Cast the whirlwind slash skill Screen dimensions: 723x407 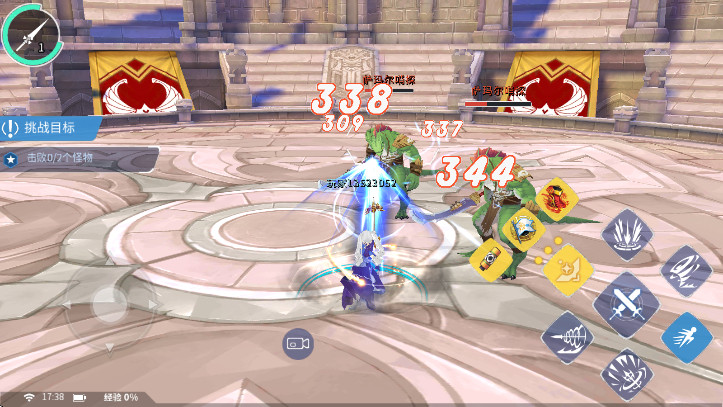point(686,270)
